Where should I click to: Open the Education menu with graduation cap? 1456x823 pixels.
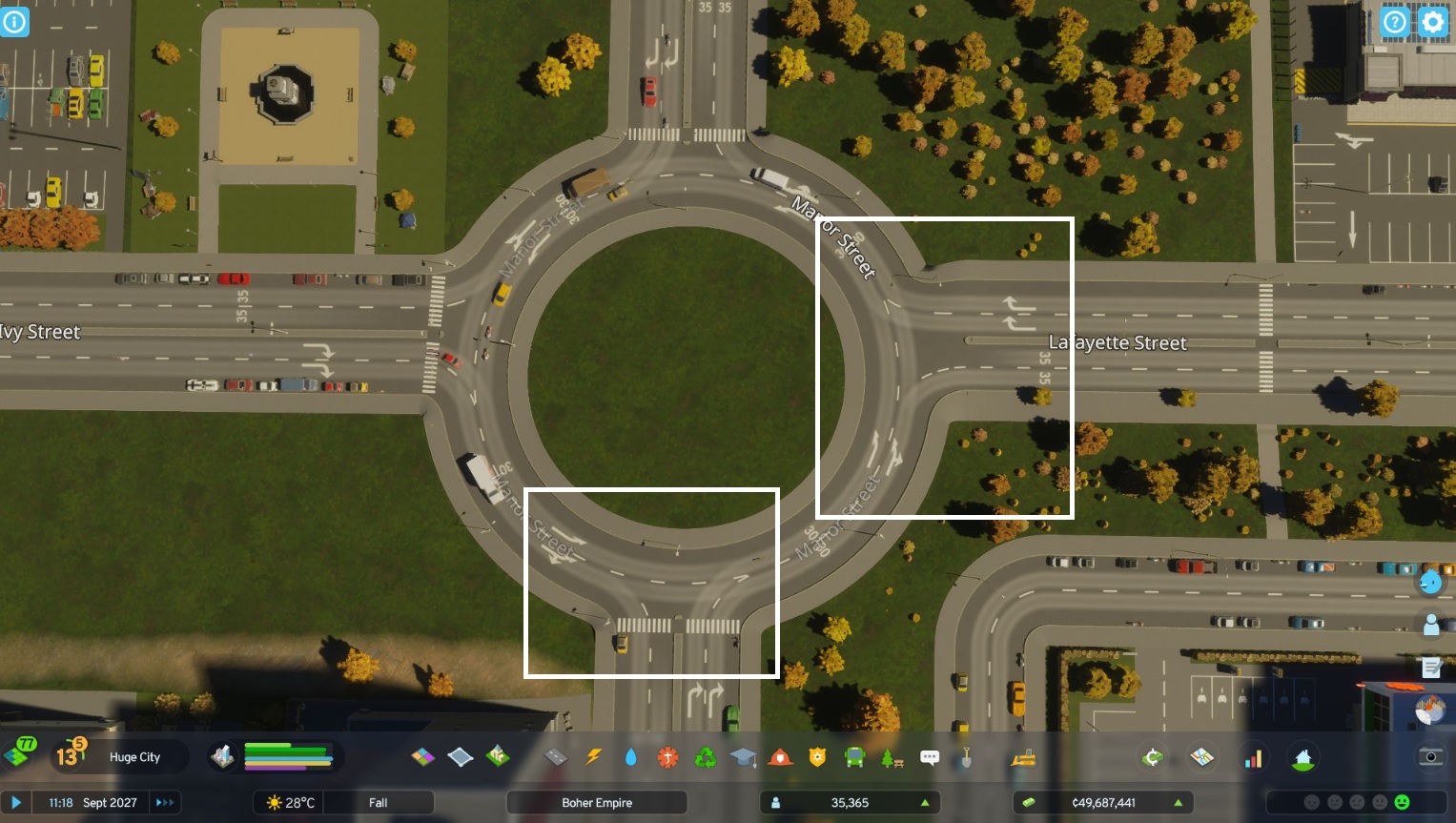click(x=744, y=757)
